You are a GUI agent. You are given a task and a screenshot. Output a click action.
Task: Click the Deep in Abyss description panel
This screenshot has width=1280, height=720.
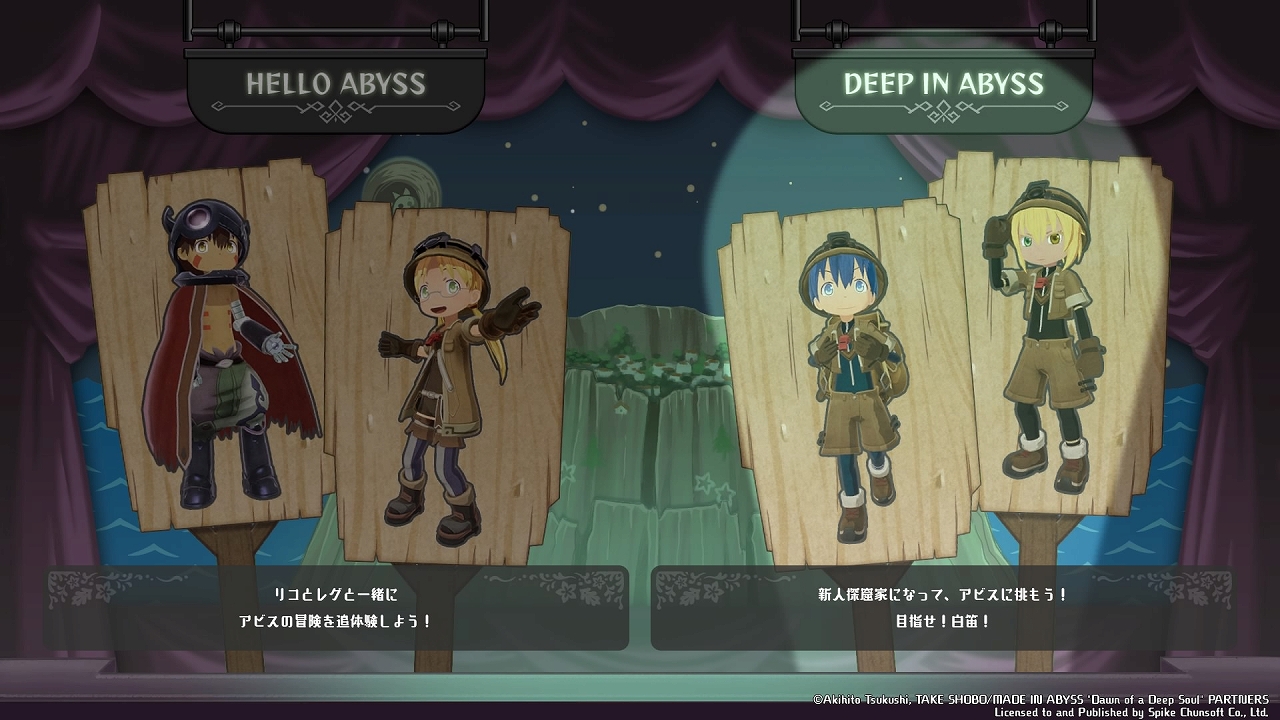[x=942, y=608]
